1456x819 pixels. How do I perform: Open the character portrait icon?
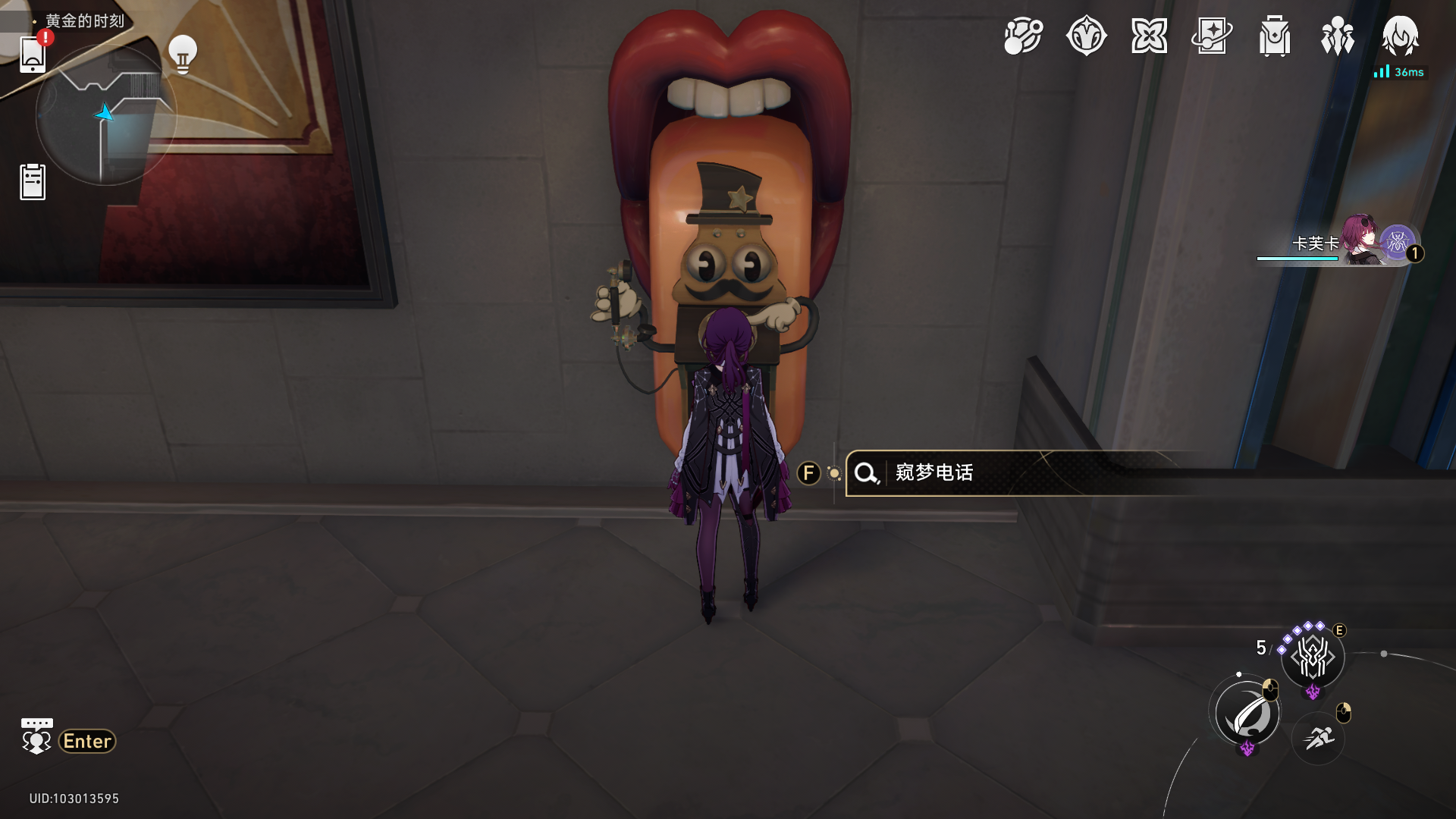coord(1400,36)
